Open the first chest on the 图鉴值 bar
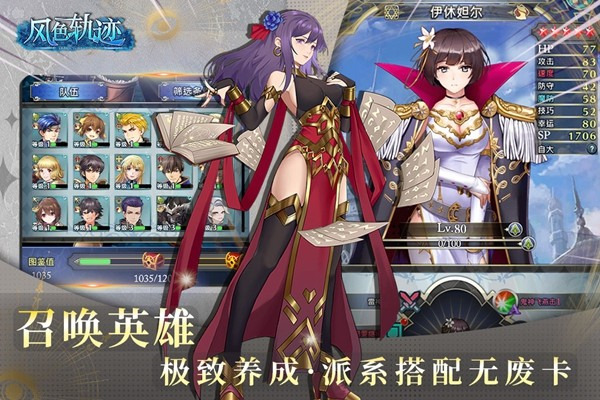 point(152,260)
